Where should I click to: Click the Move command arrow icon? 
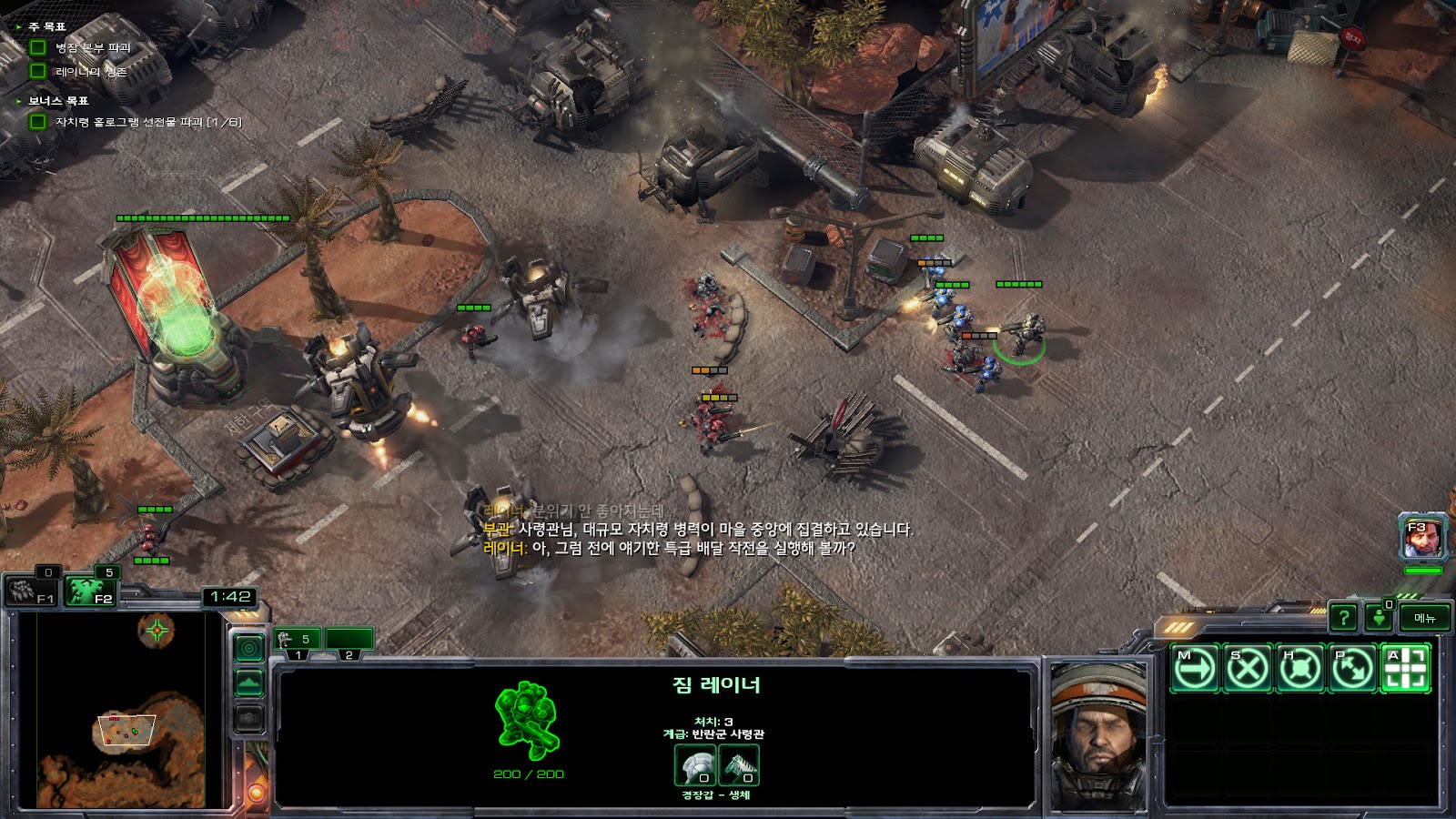pyautogui.click(x=1194, y=669)
